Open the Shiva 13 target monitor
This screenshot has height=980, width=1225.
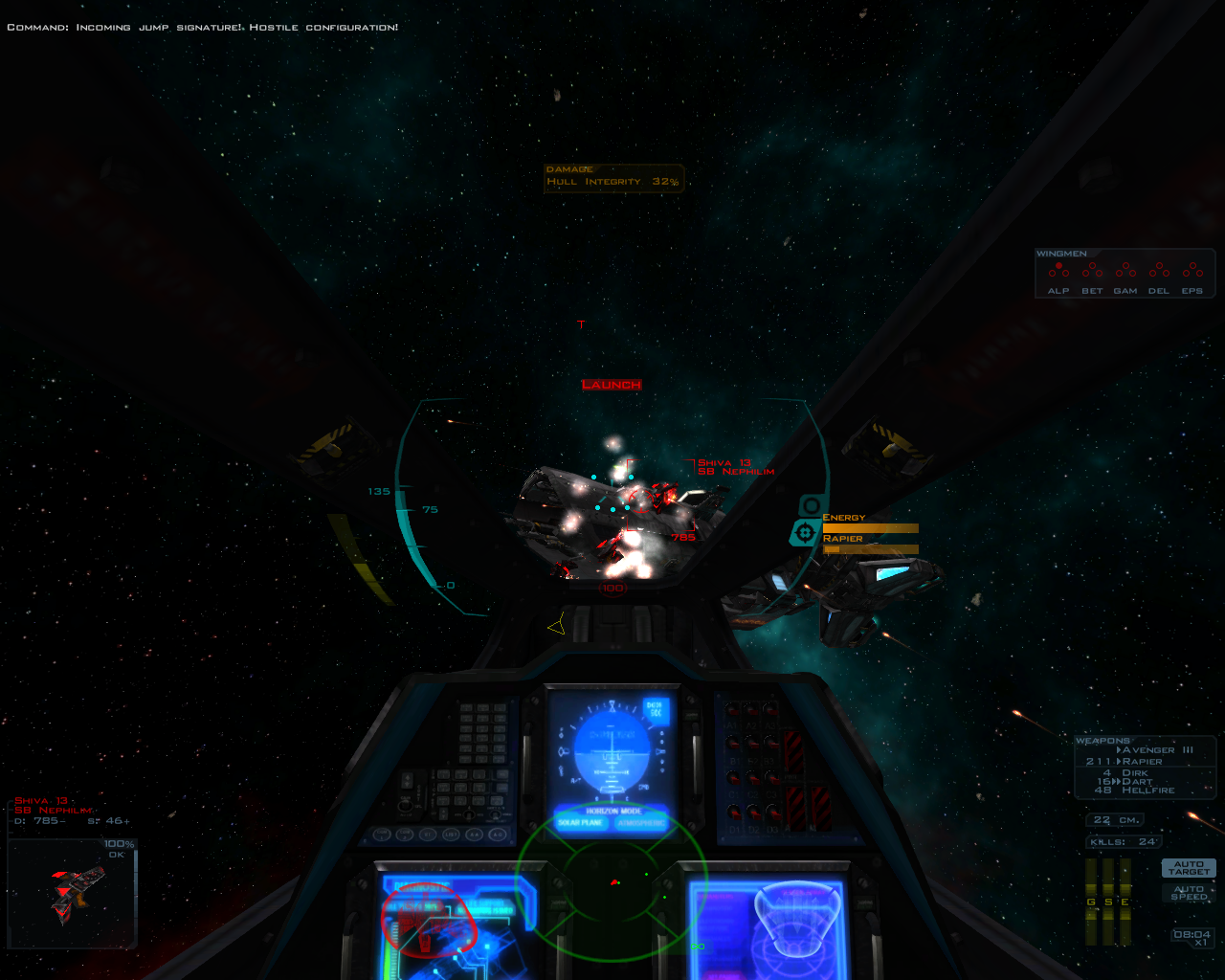click(73, 892)
